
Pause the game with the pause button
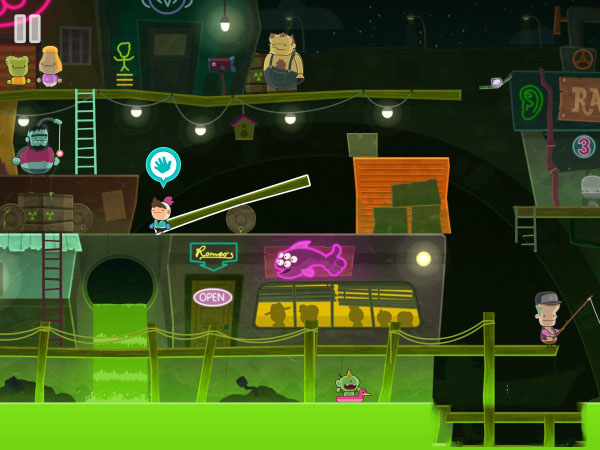(27, 28)
